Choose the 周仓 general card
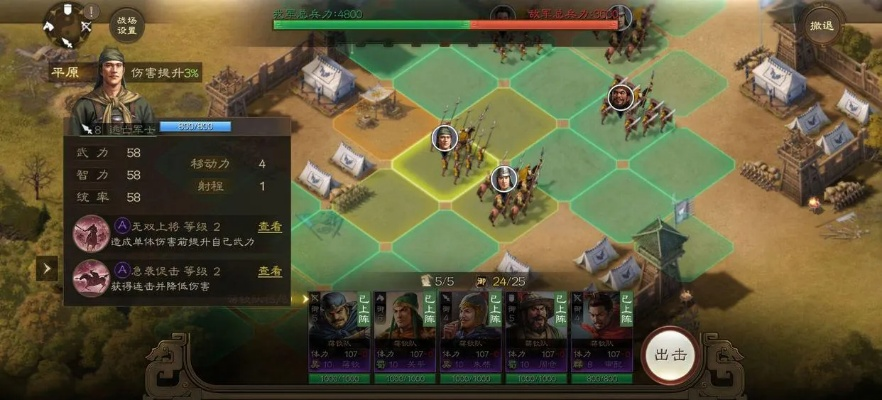The width and height of the screenshot is (882, 400). pos(536,337)
